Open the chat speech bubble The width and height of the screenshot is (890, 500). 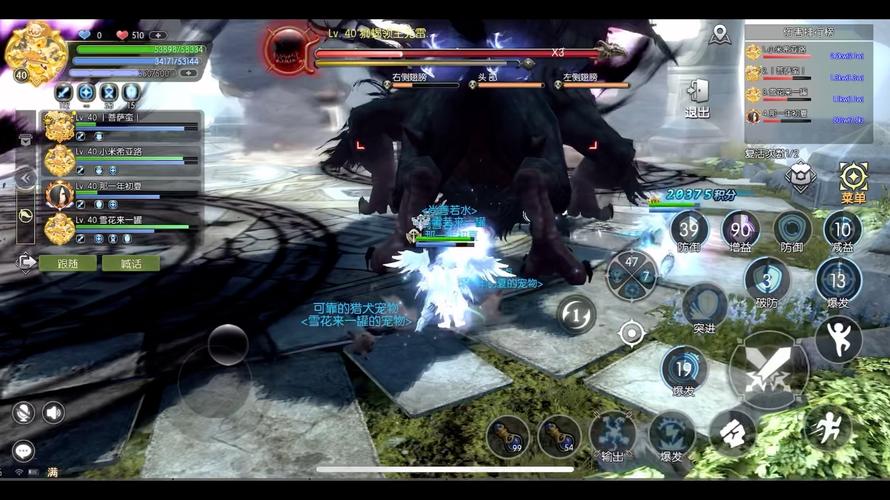pyautogui.click(x=23, y=451)
